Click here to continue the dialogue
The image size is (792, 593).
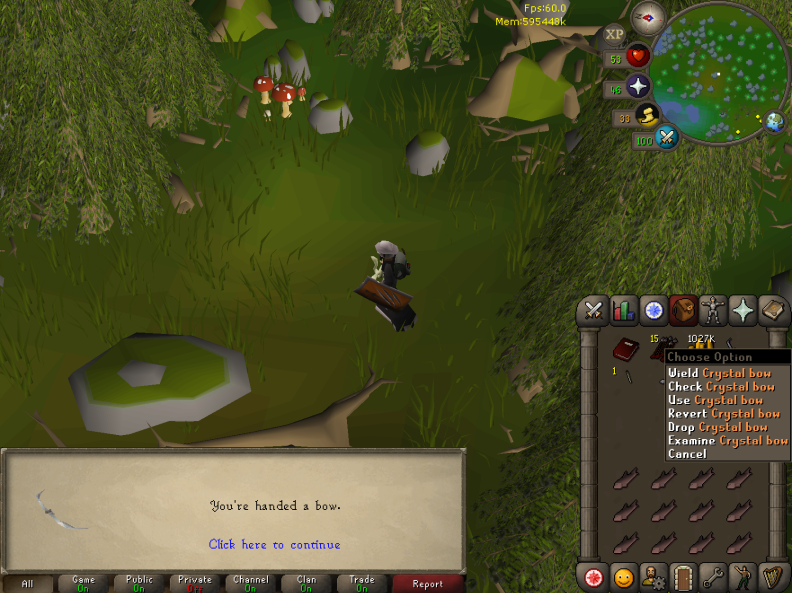point(274,545)
